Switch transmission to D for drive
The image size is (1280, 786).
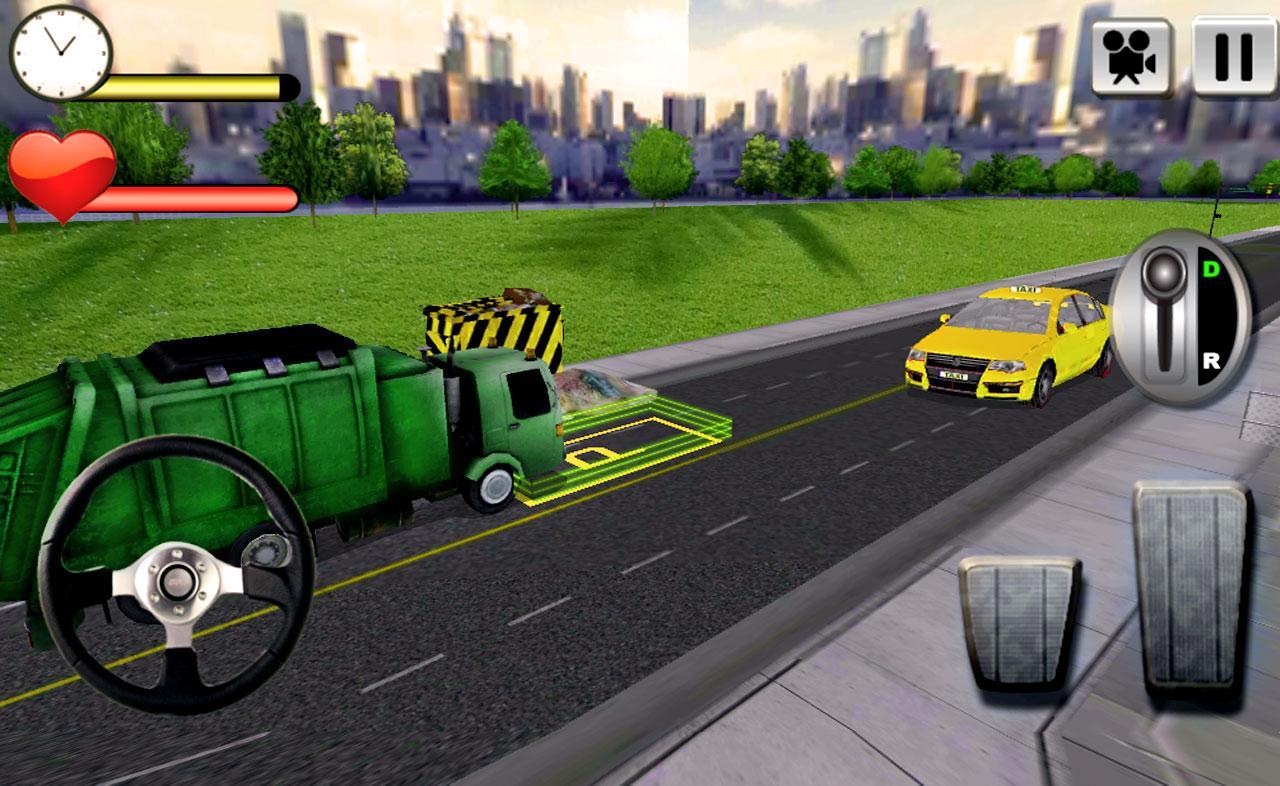(1210, 270)
